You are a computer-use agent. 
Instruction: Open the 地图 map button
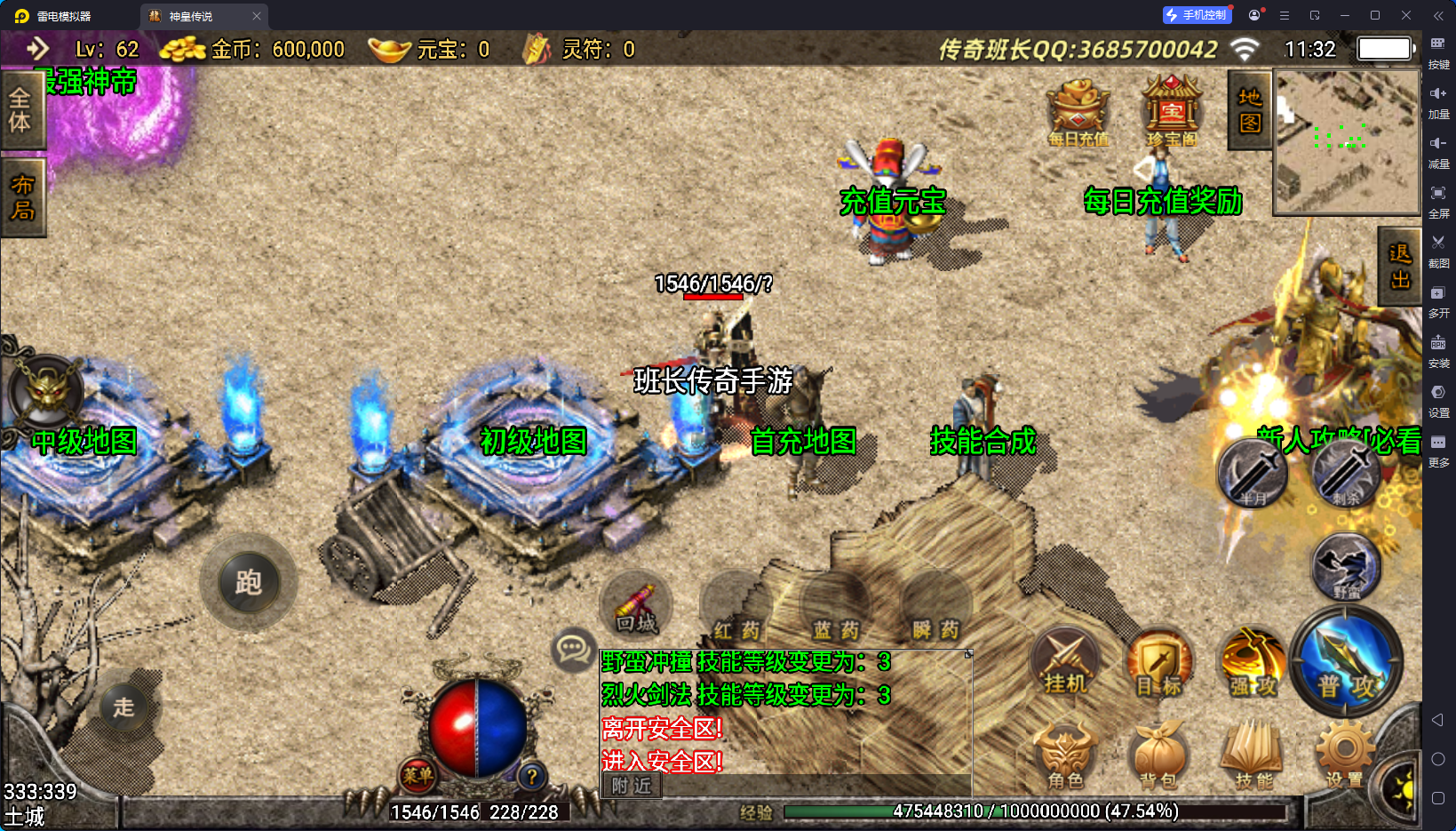point(1250,110)
